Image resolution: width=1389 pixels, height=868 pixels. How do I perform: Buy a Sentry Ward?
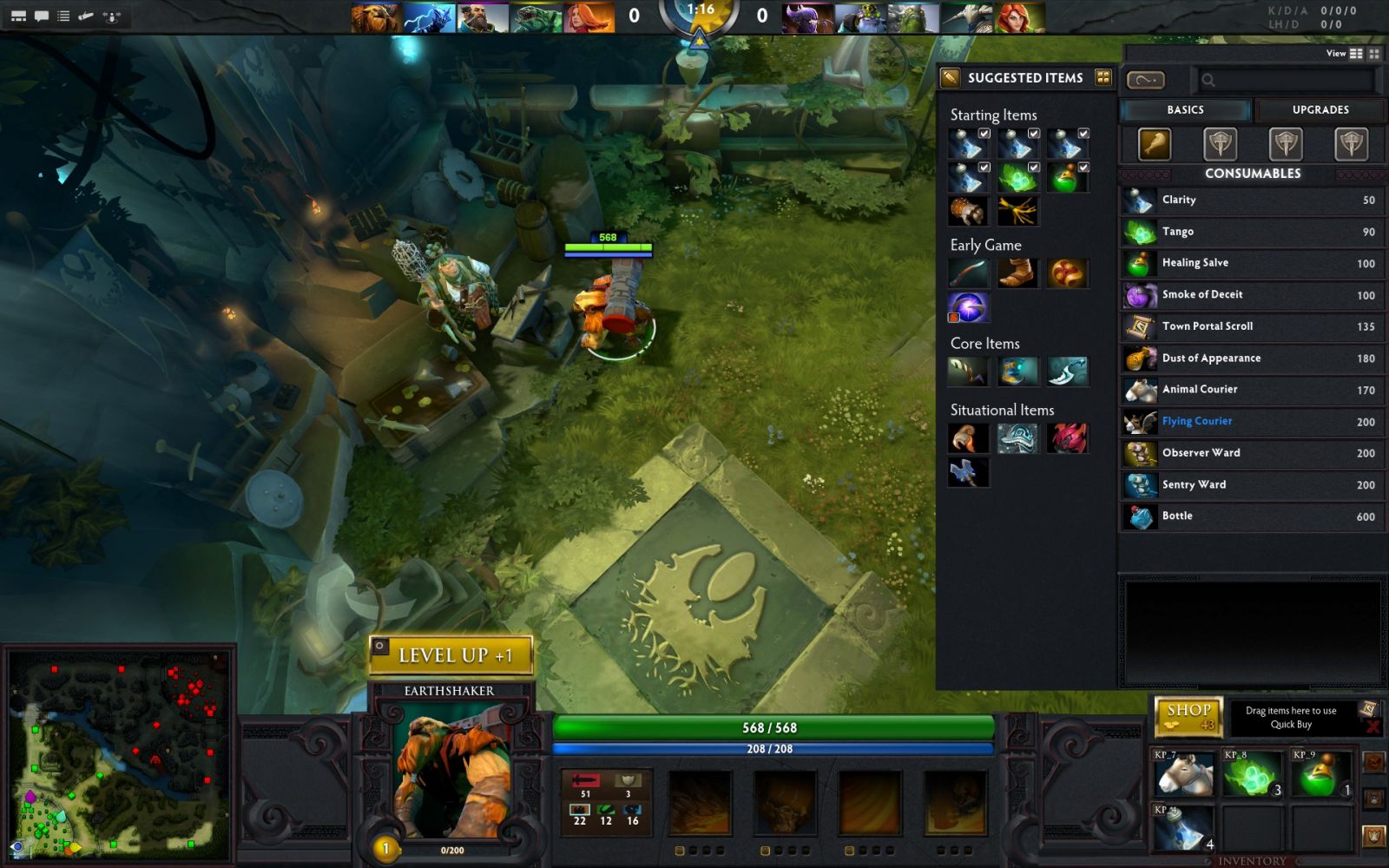1250,485
